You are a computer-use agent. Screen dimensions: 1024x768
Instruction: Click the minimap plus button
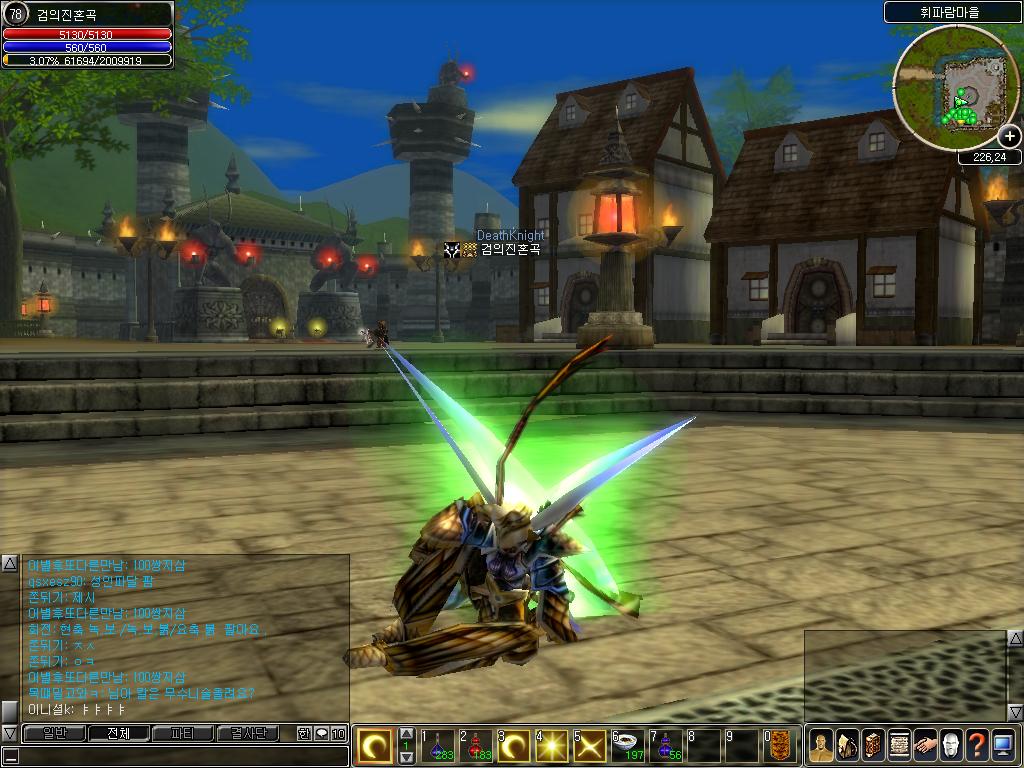1009,137
